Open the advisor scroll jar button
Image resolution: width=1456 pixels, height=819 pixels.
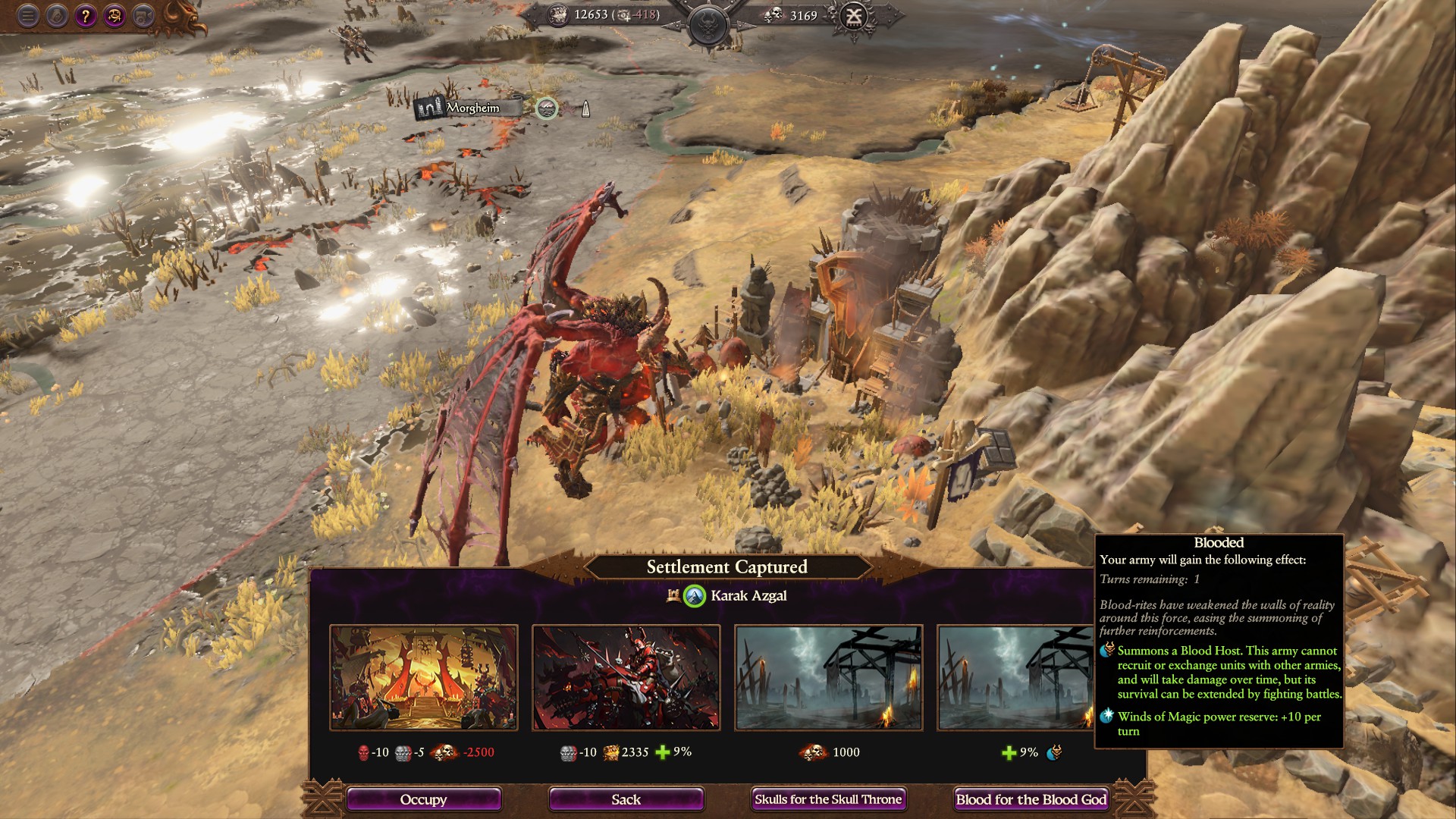pyautogui.click(x=57, y=15)
